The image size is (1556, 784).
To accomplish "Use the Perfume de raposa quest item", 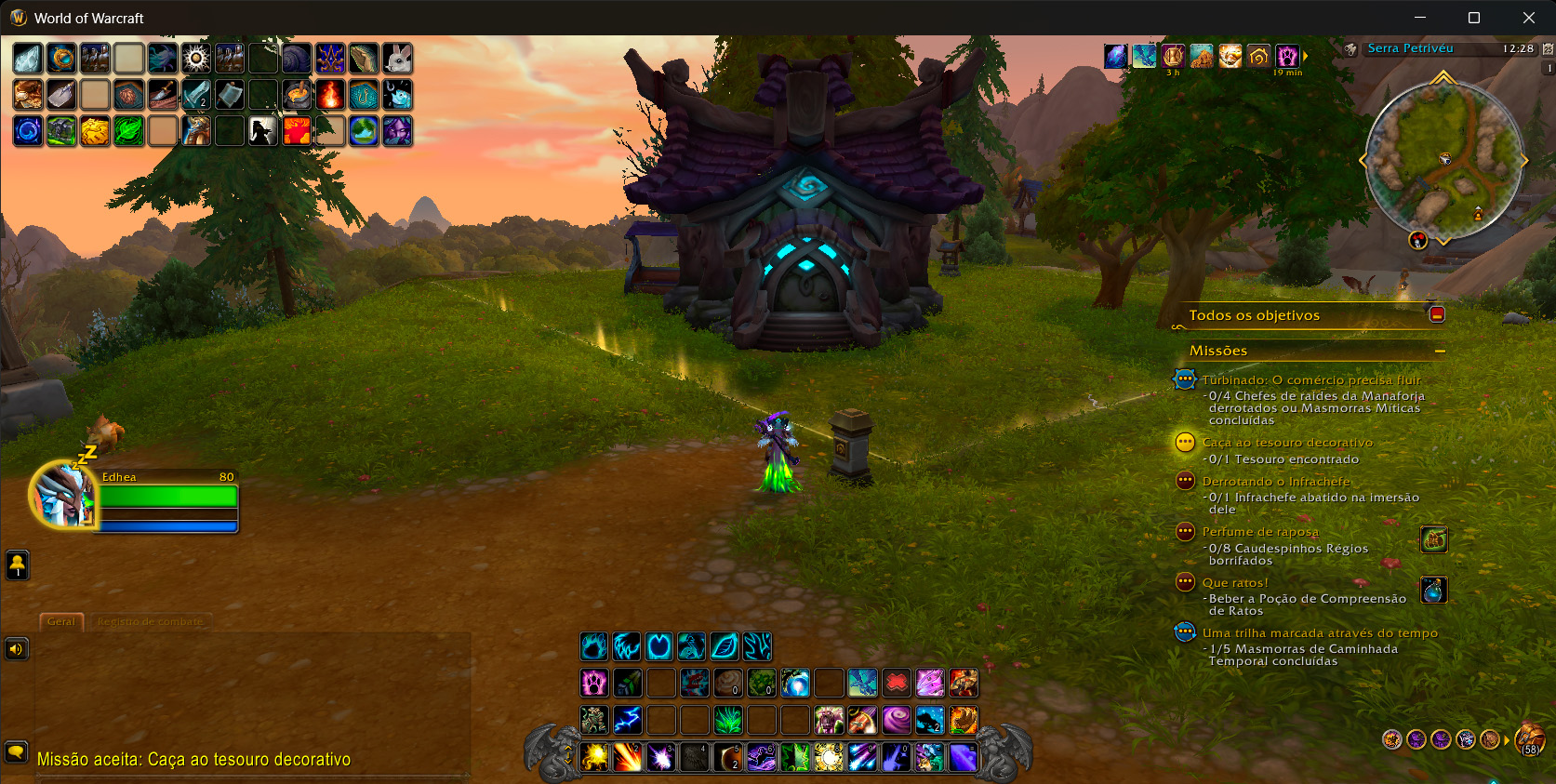I will [x=1433, y=539].
